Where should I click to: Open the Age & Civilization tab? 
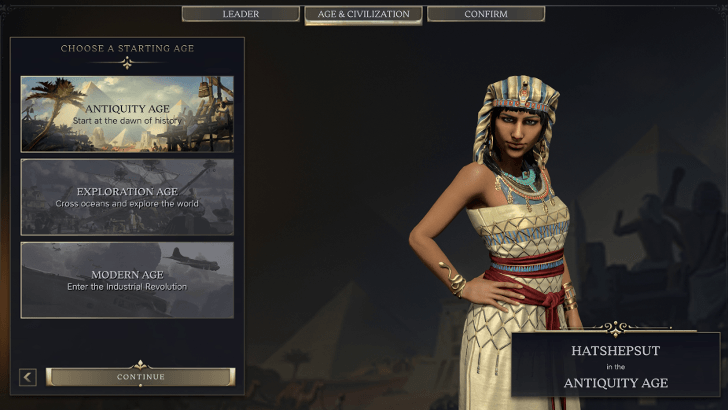[363, 14]
